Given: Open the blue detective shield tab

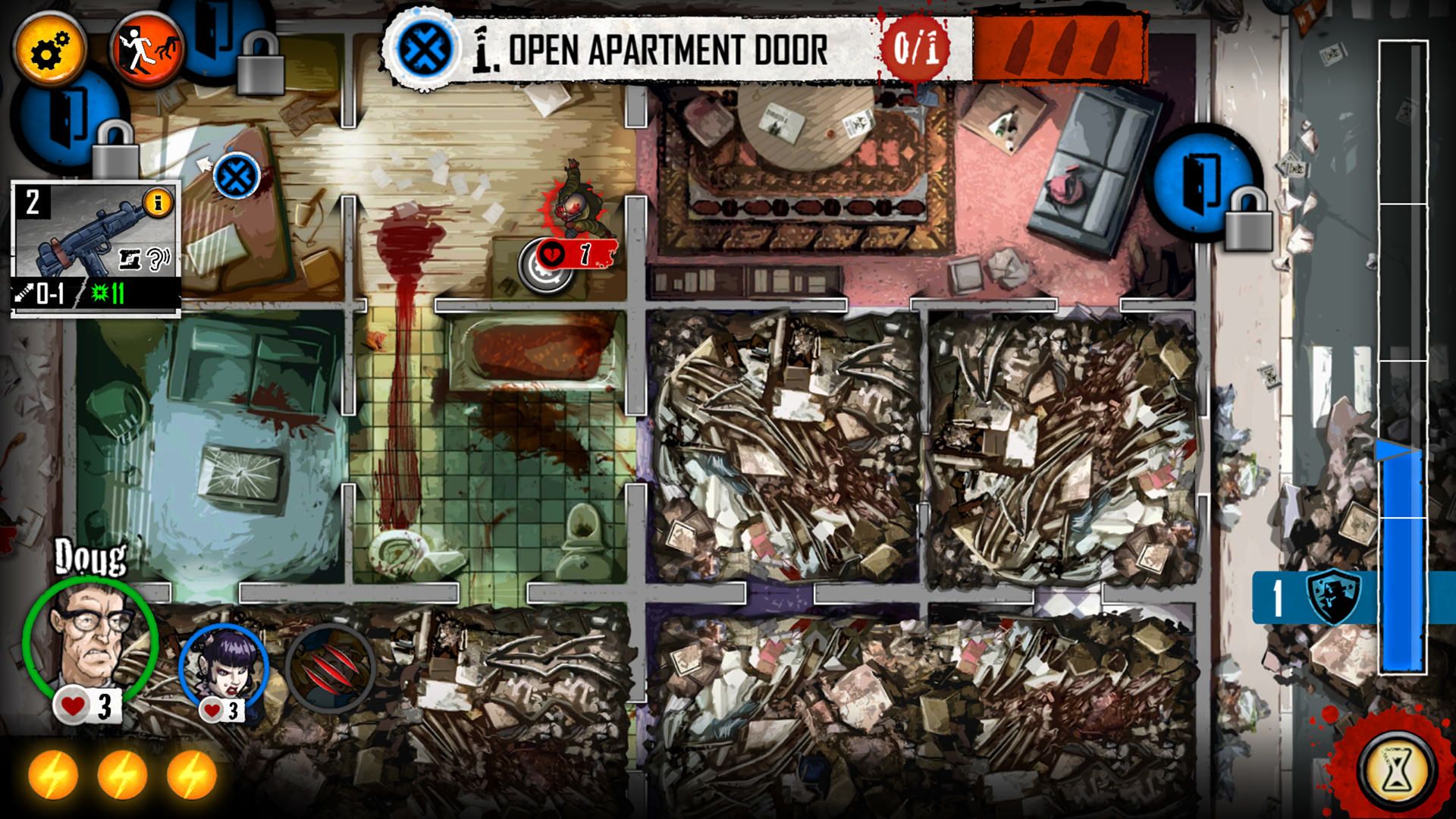Looking at the screenshot, I should (1332, 598).
